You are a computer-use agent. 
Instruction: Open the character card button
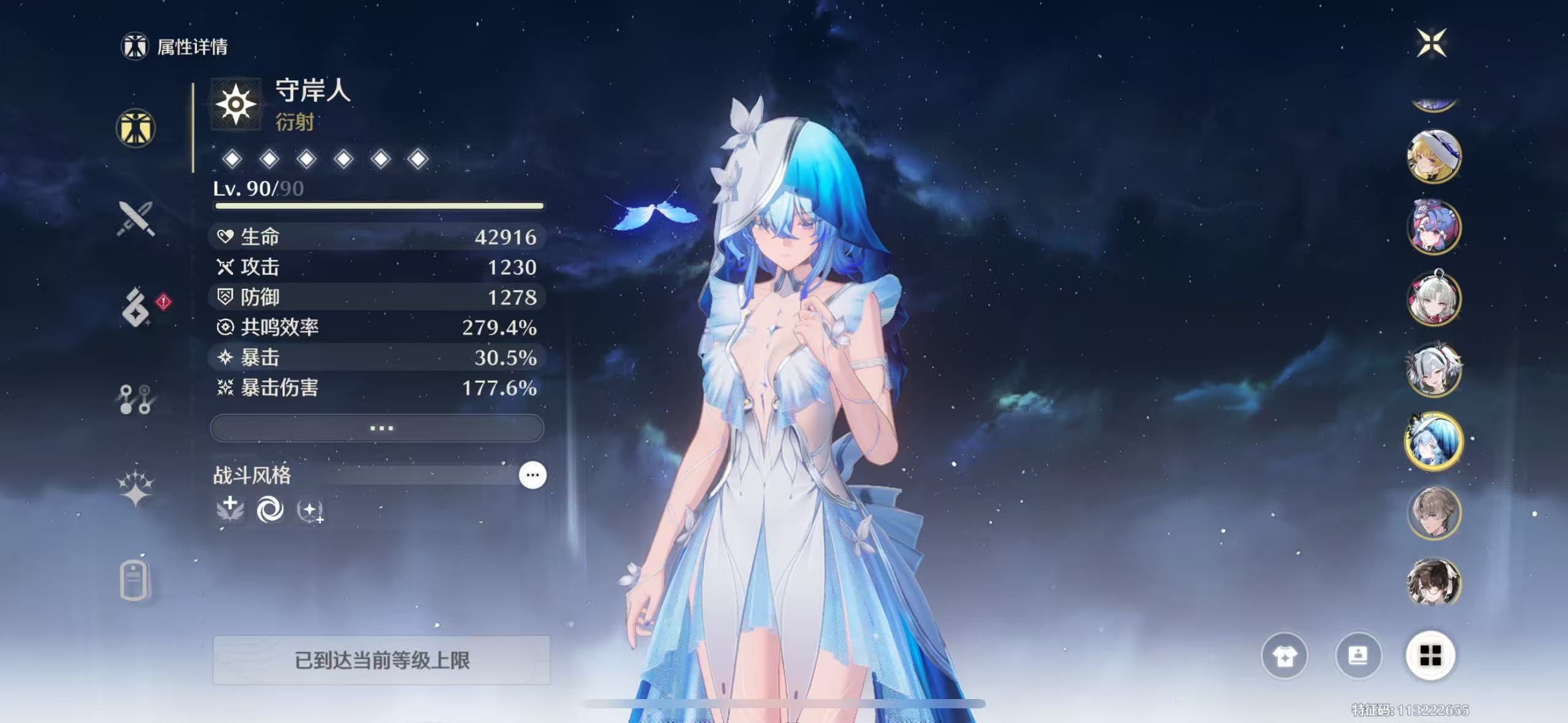pos(1358,657)
